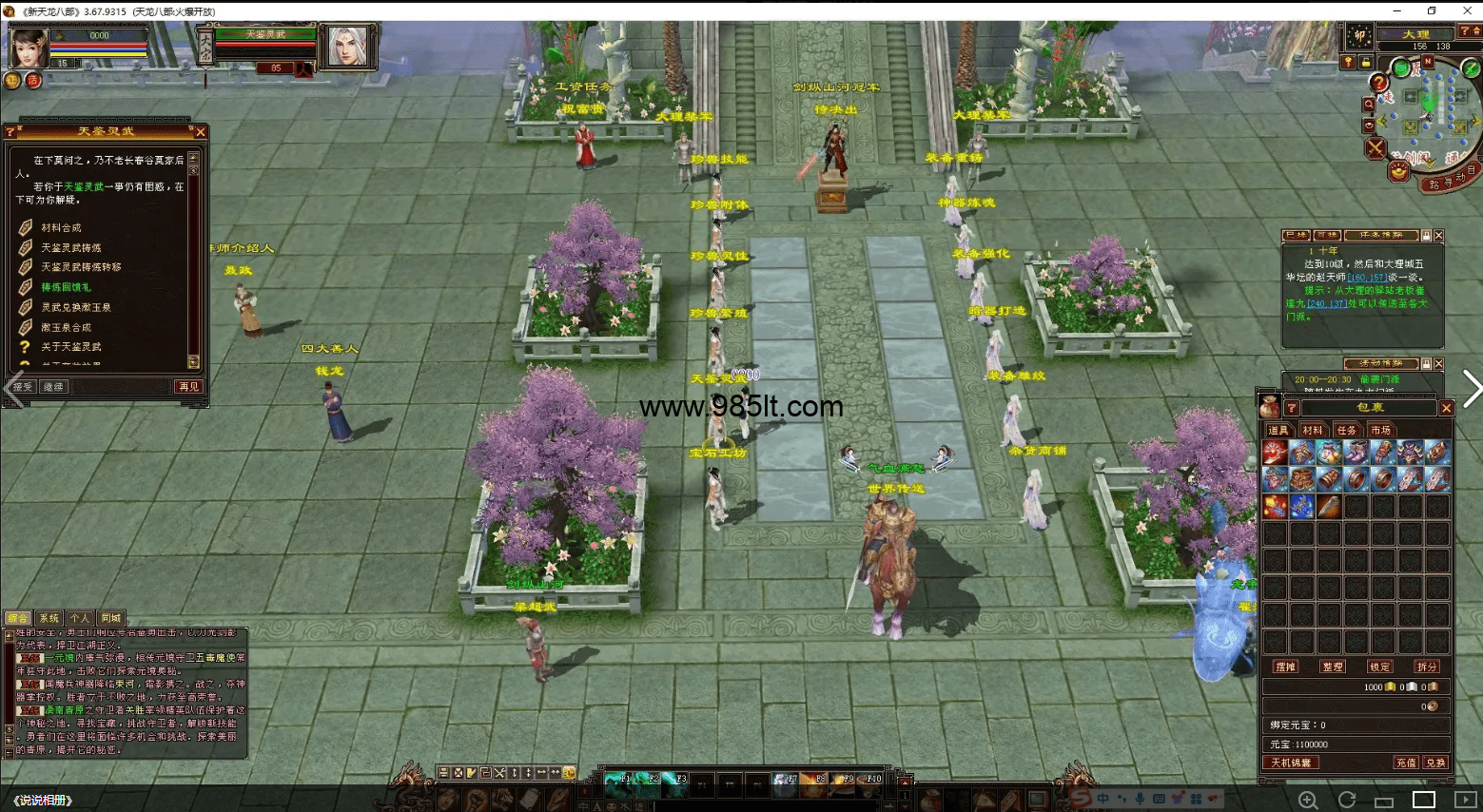Switch chat to the 系统 tab
1483x812 pixels.
pyautogui.click(x=49, y=618)
